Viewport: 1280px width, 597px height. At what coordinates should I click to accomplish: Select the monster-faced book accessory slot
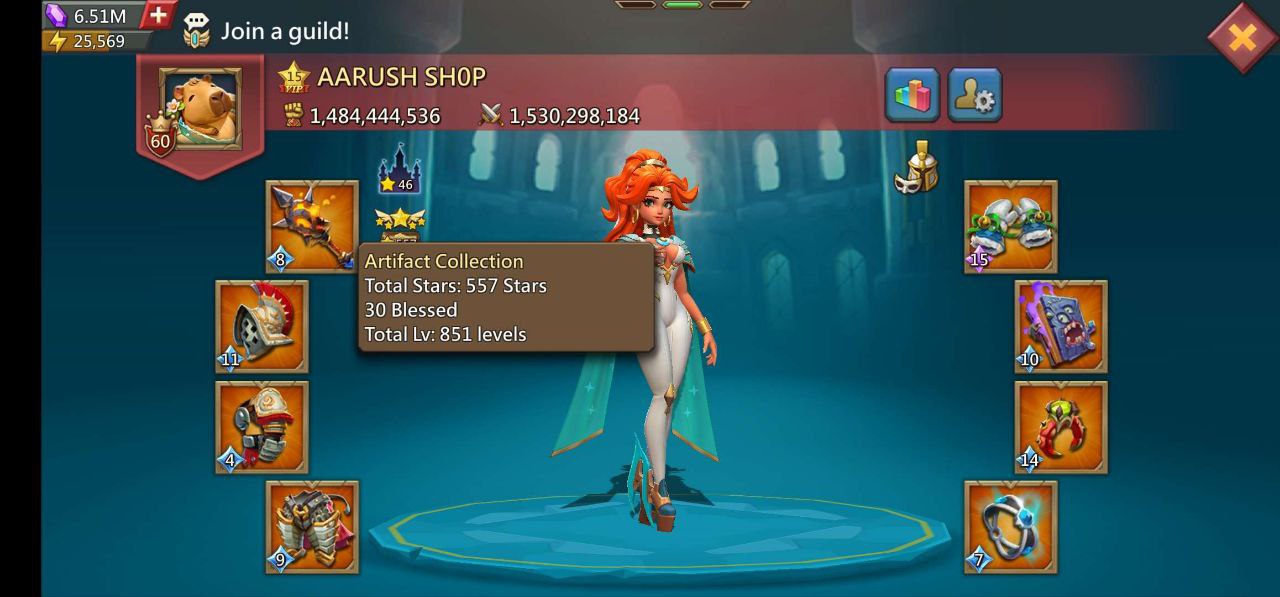pyautogui.click(x=1060, y=326)
